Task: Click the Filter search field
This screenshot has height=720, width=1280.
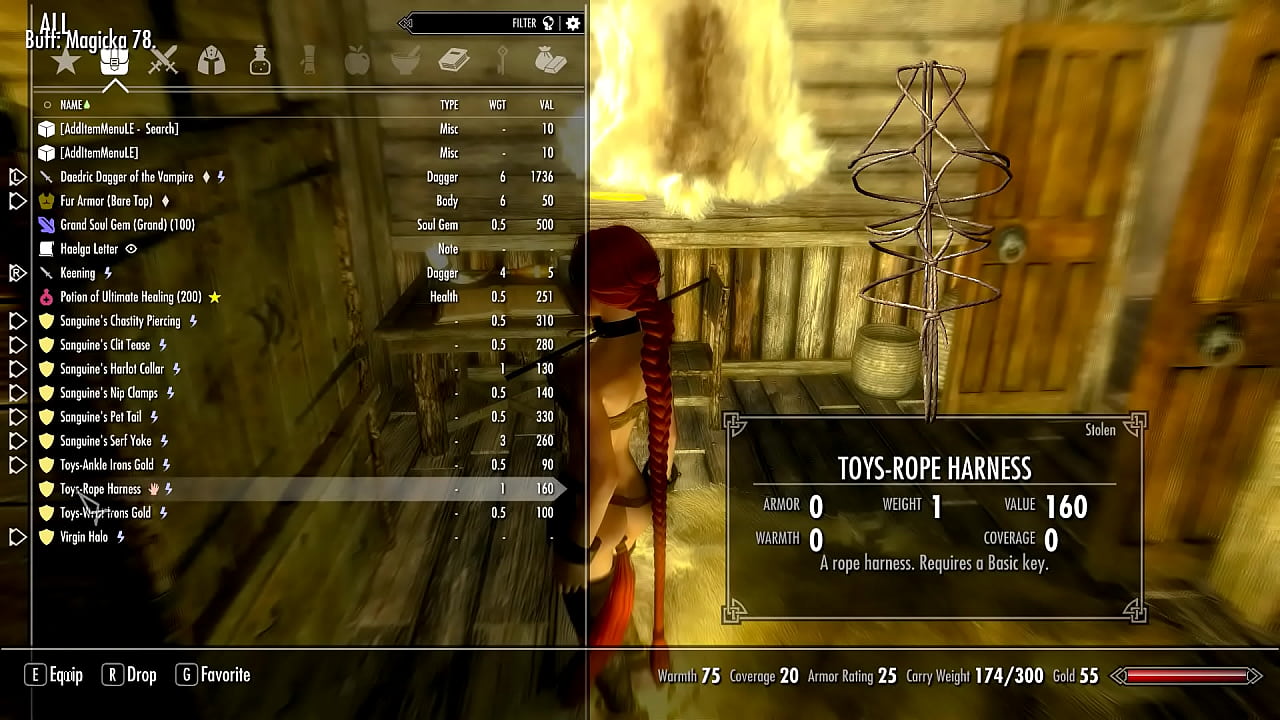Action: tap(470, 23)
